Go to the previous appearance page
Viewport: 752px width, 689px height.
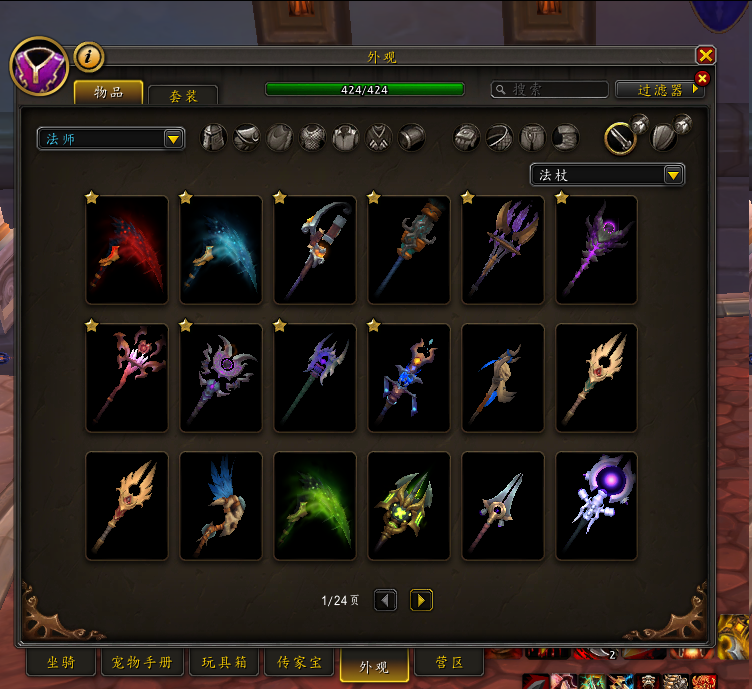[385, 600]
